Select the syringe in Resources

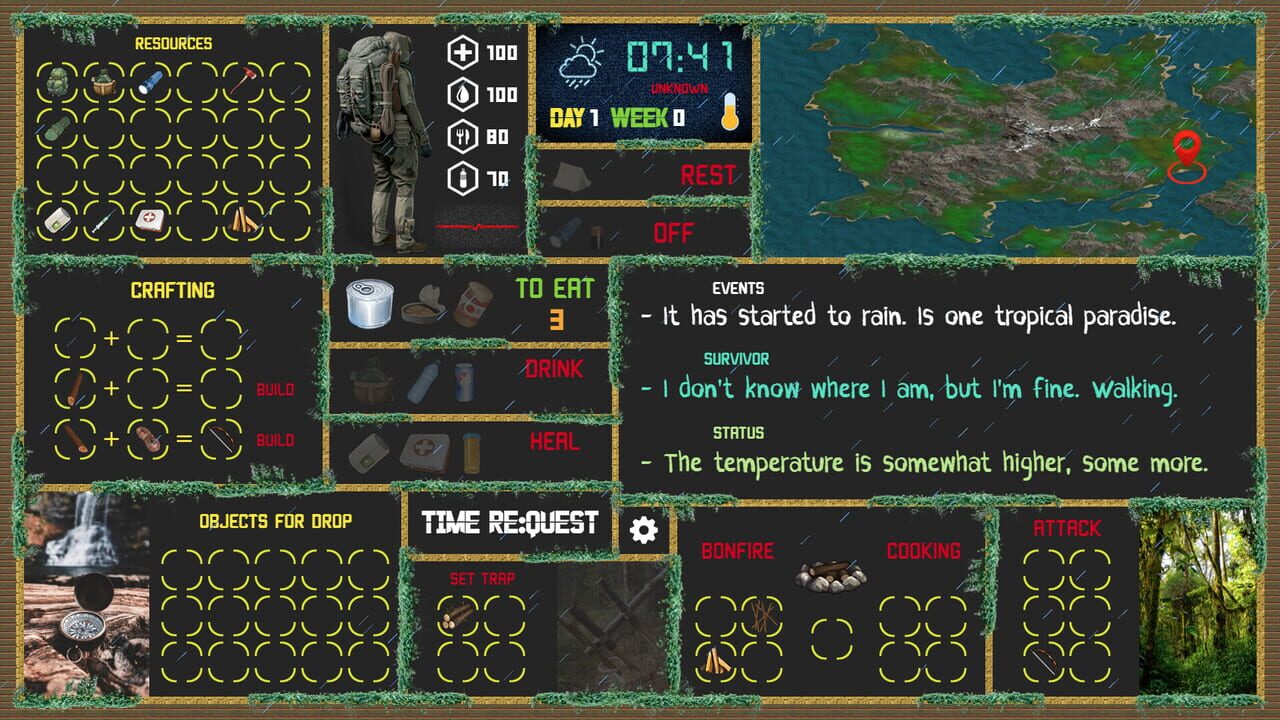(x=103, y=221)
